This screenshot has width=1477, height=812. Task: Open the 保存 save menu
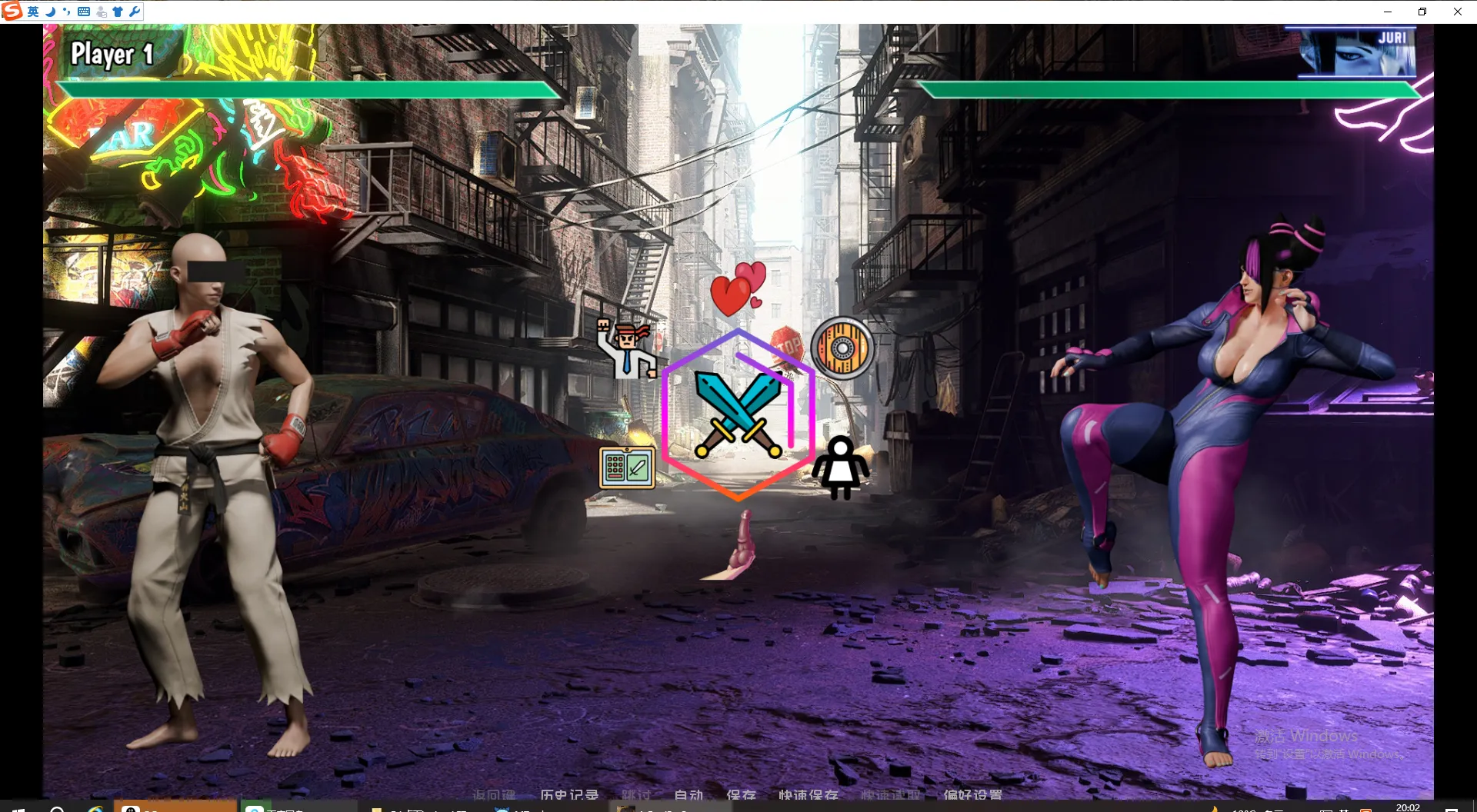click(741, 794)
